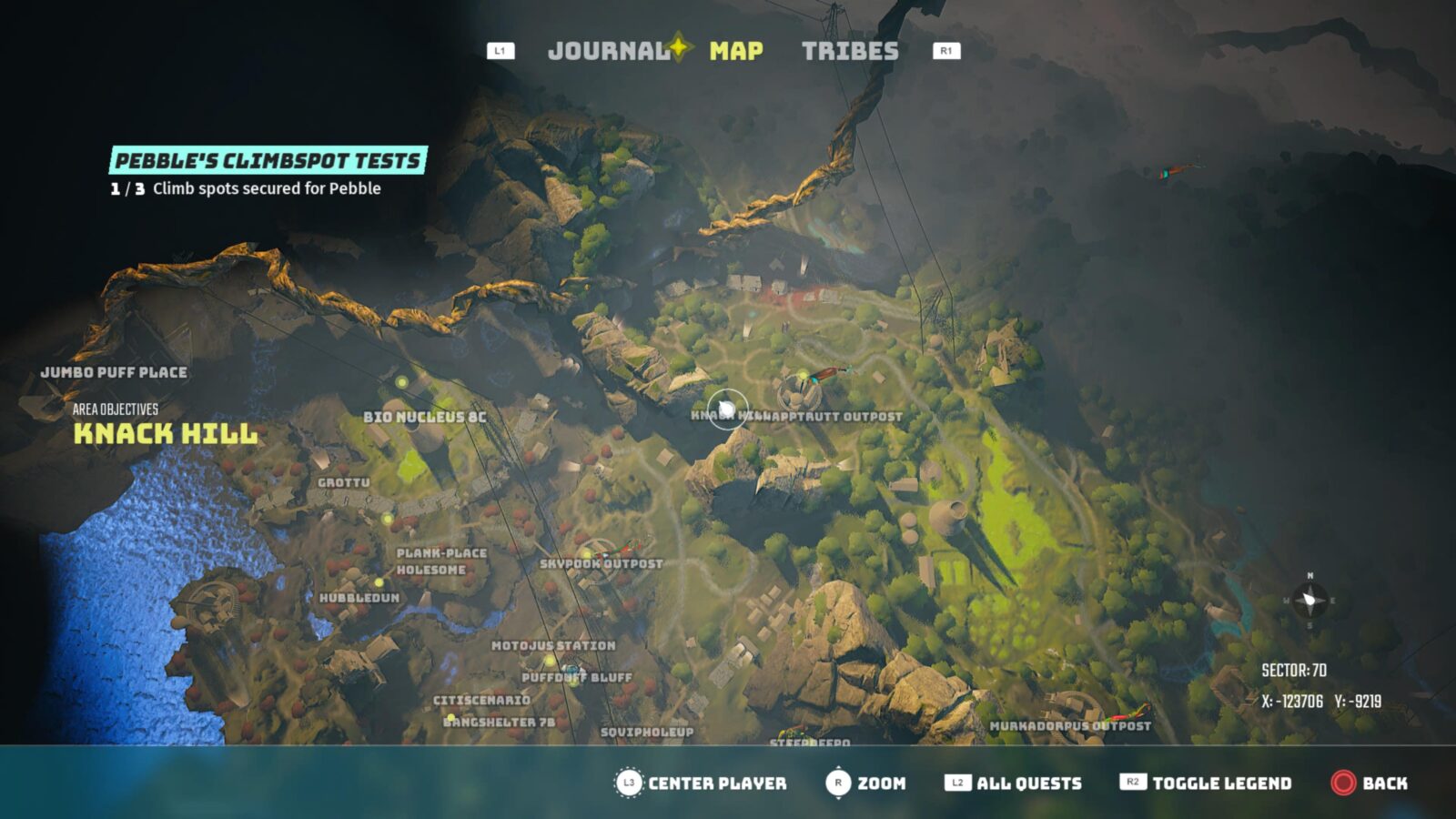Select the yellow dot near Bio Nucleus 8C
Image resolution: width=1456 pixels, height=819 pixels.
(401, 383)
